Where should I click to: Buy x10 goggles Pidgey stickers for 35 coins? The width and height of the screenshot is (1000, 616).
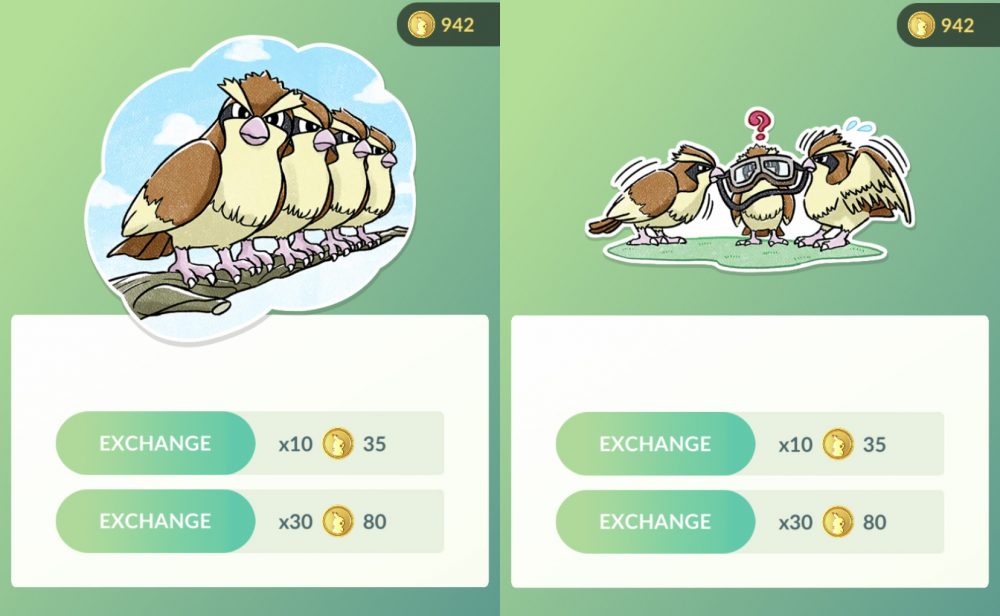point(655,443)
